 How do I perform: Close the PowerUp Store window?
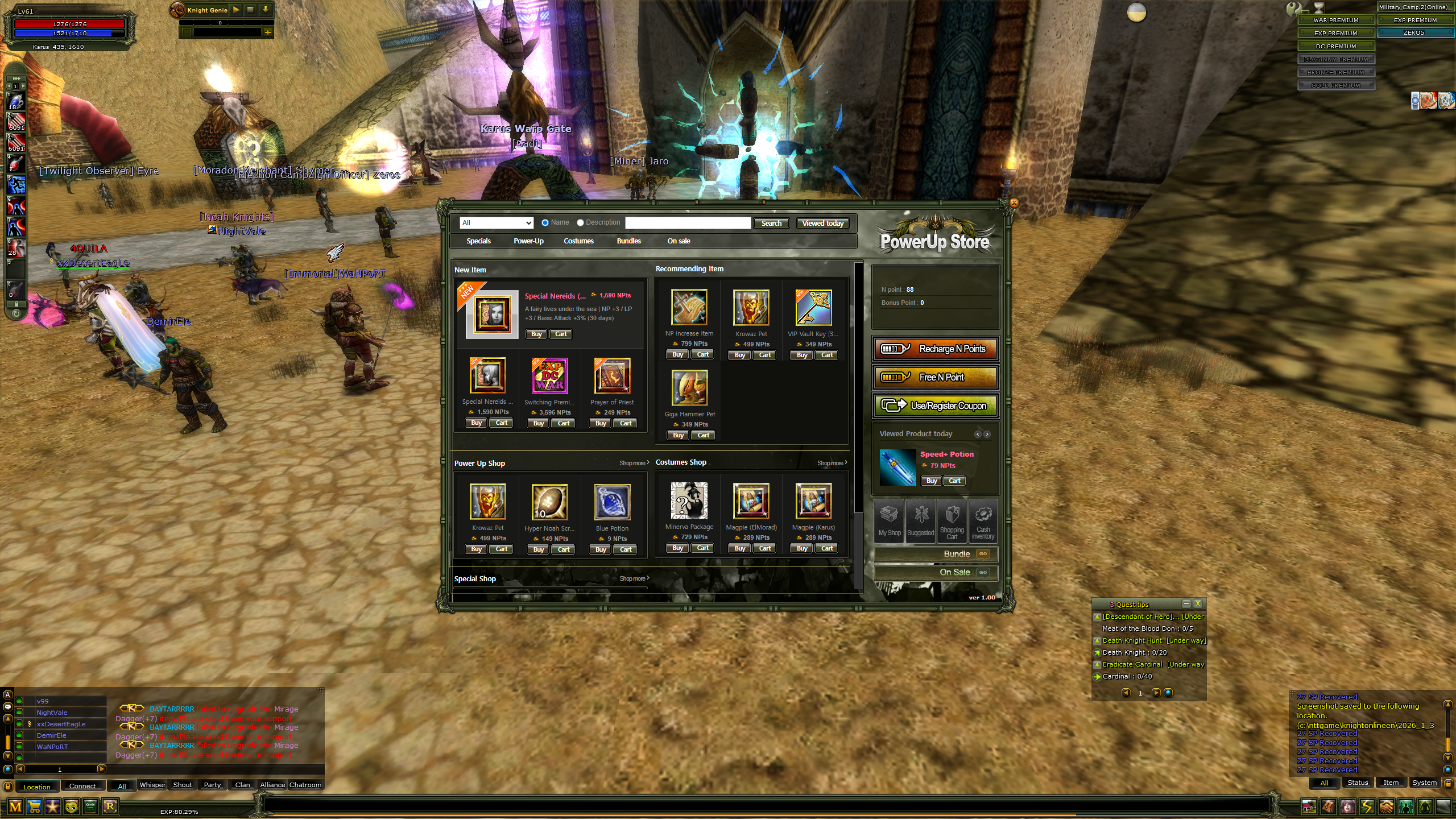tap(1014, 203)
